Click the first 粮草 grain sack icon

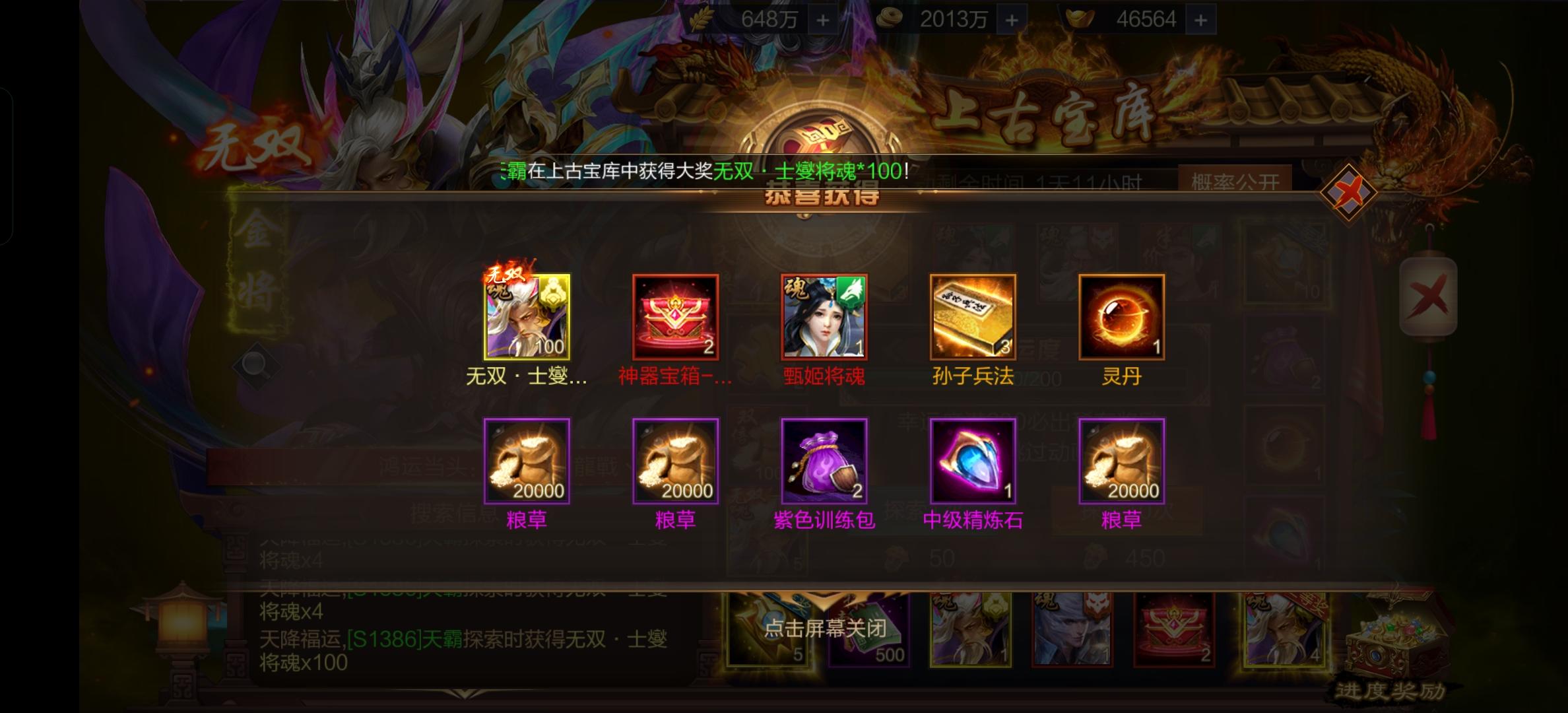coord(528,462)
